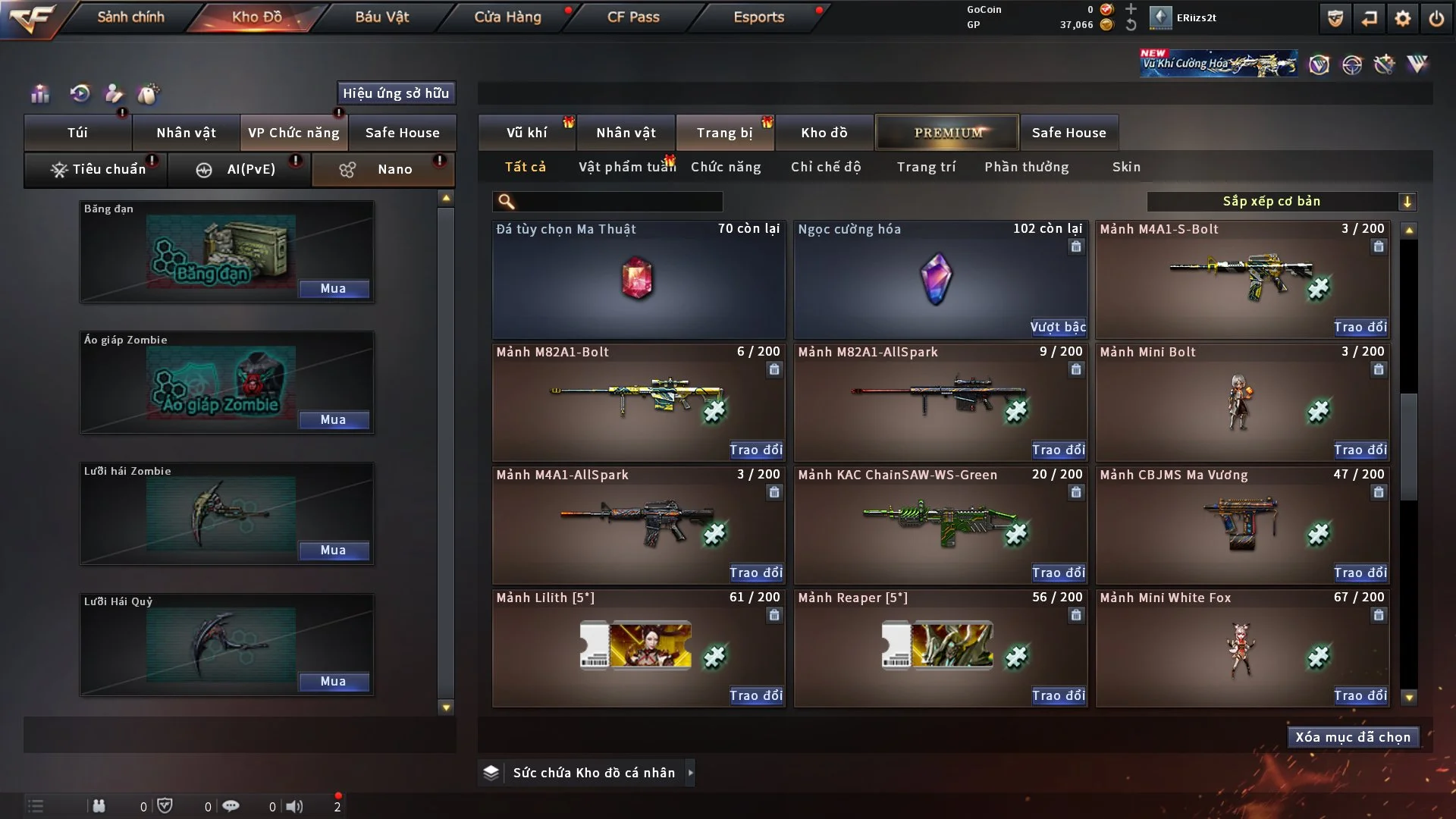Screen dimensions: 1456x819
Task: Buy the Áo giáp Zombie item
Action: pyautogui.click(x=333, y=420)
